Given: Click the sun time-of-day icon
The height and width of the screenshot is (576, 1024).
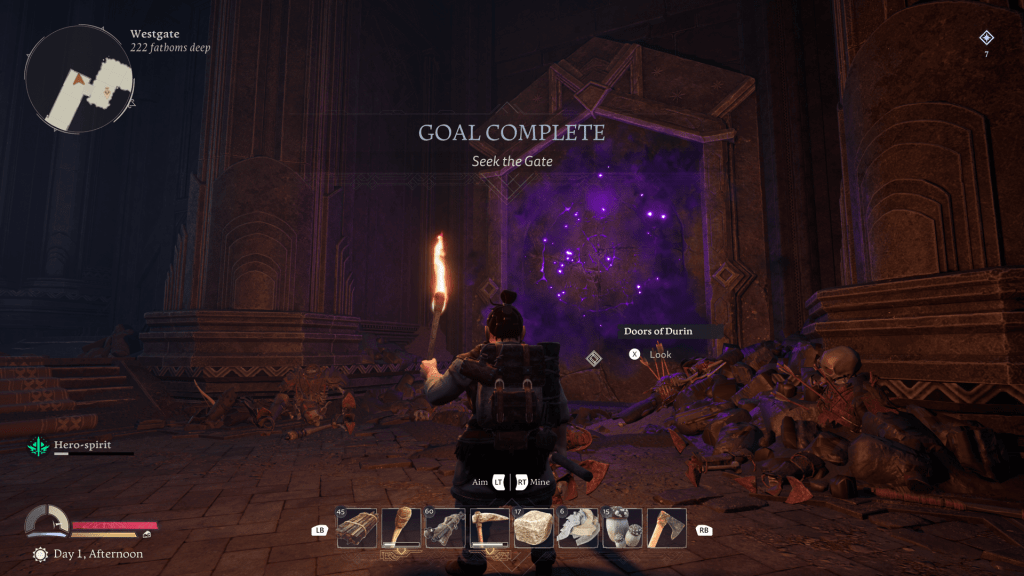Looking at the screenshot, I should (x=40, y=554).
